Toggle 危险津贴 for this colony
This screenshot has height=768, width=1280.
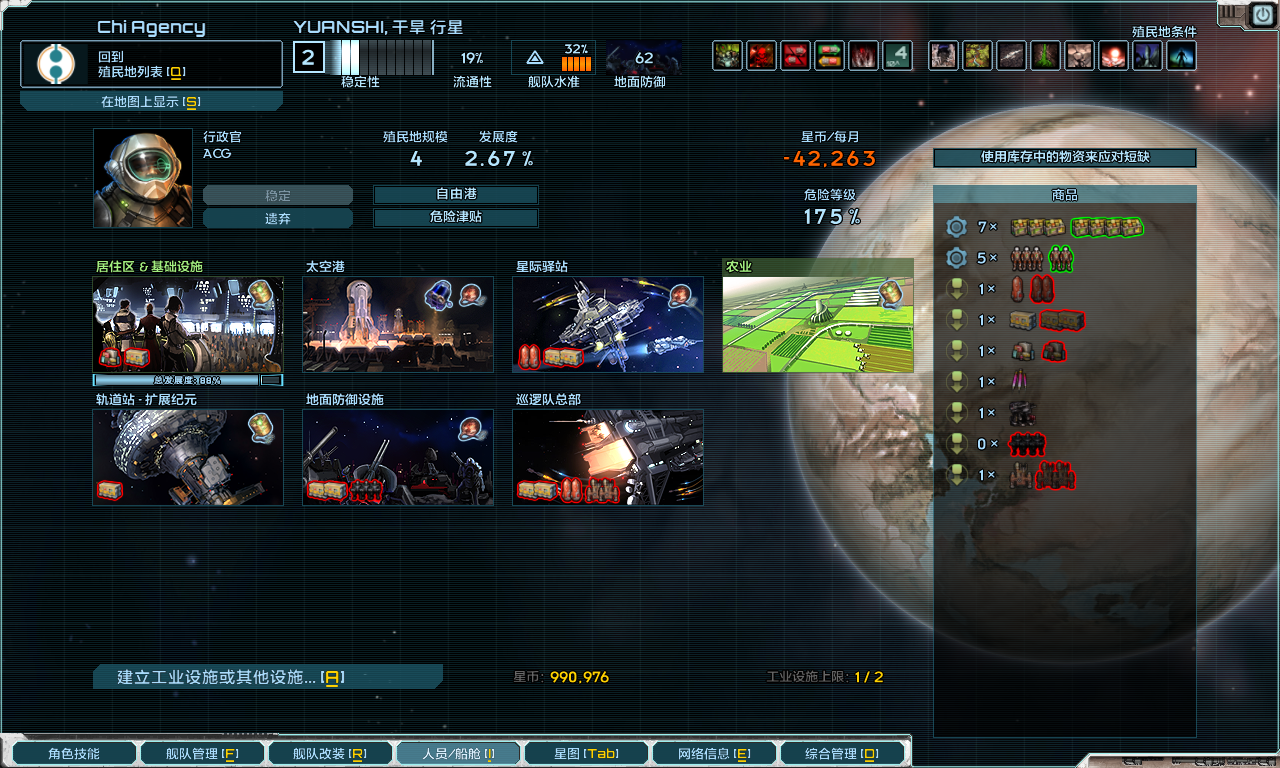tap(455, 217)
